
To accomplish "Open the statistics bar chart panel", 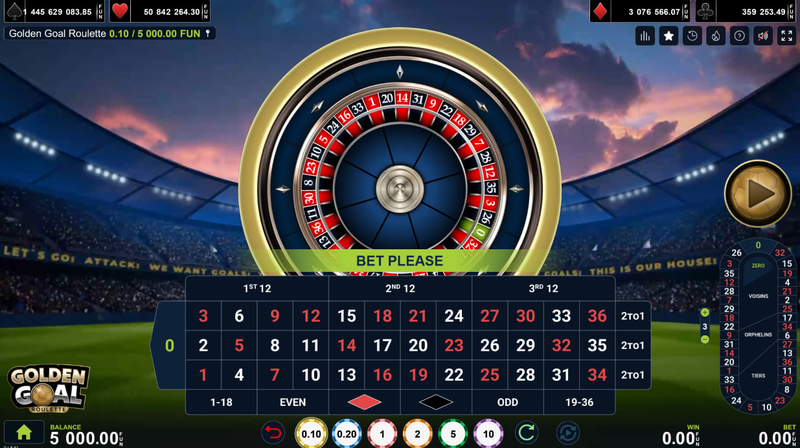I will [x=645, y=36].
